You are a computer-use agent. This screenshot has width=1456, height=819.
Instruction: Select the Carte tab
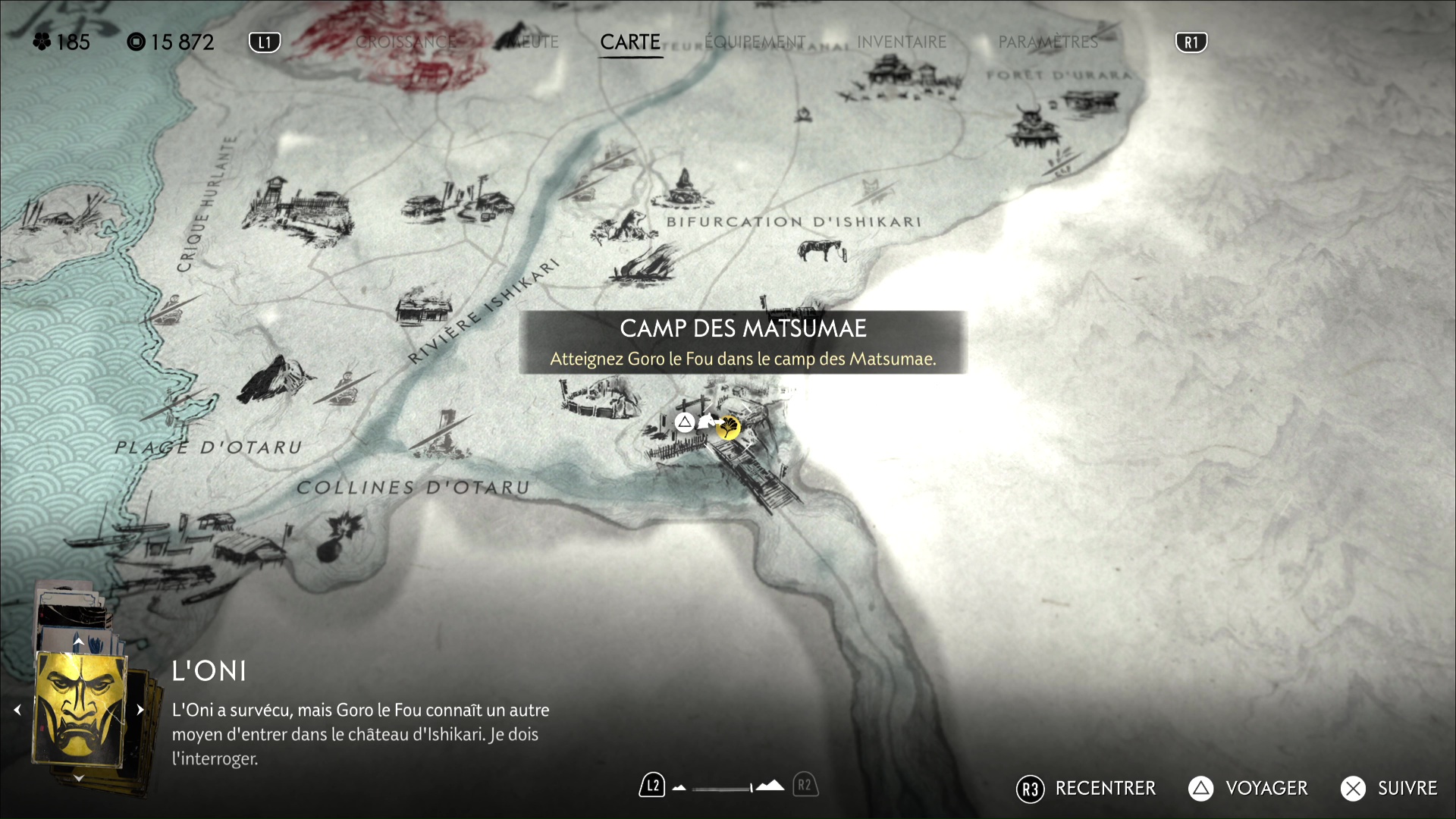(x=630, y=42)
